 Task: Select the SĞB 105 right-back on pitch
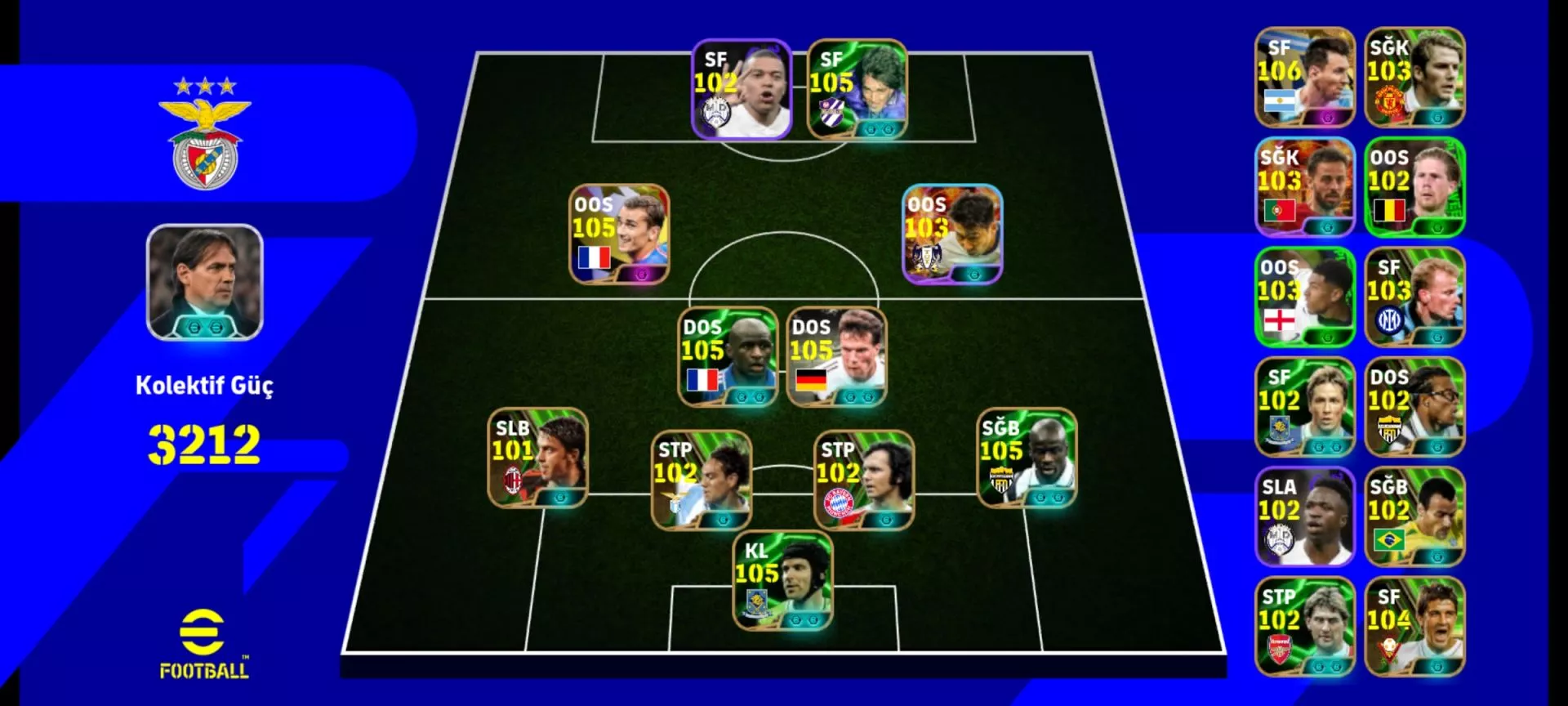tap(1027, 458)
